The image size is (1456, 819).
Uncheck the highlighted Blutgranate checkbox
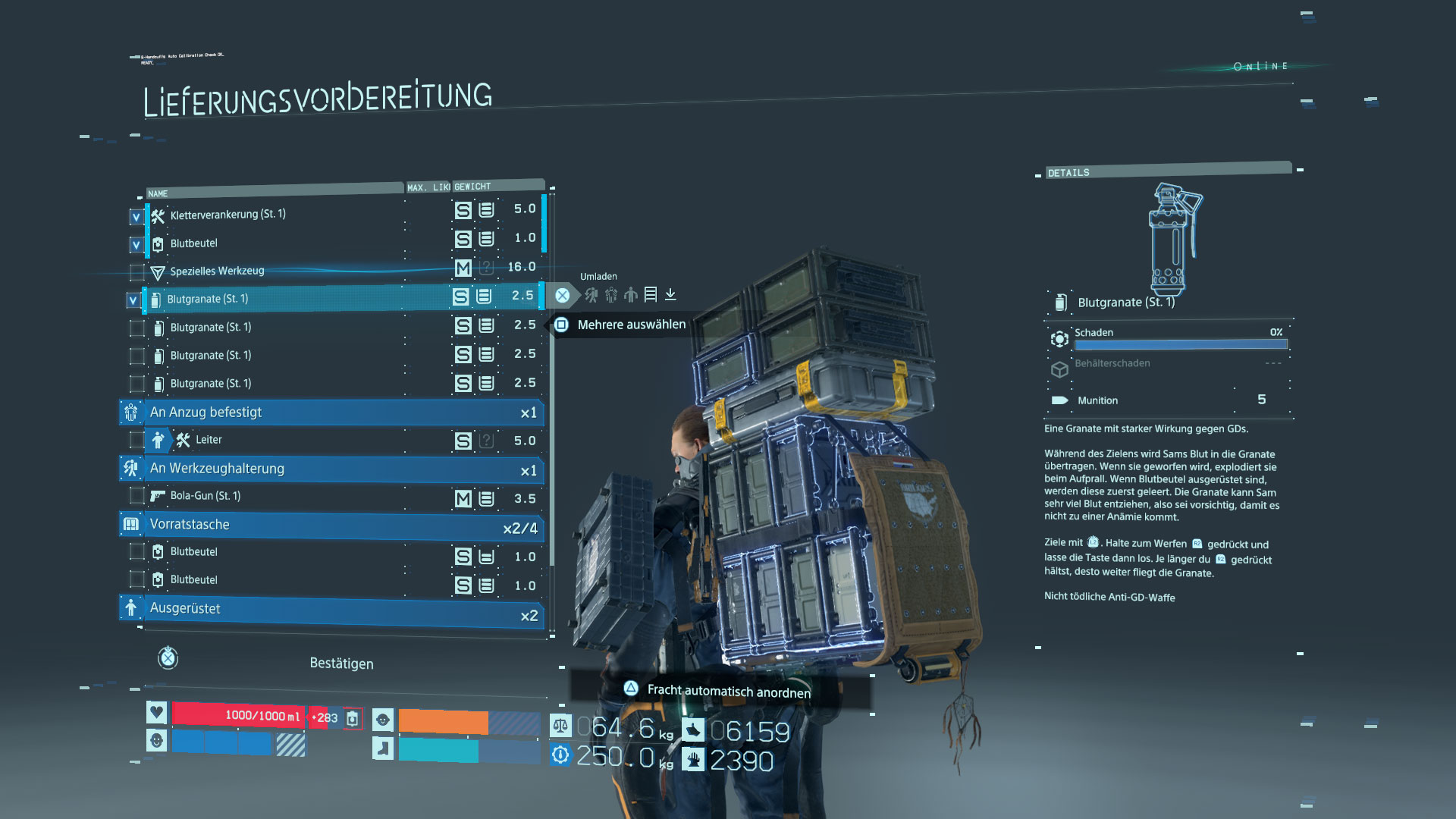133,300
